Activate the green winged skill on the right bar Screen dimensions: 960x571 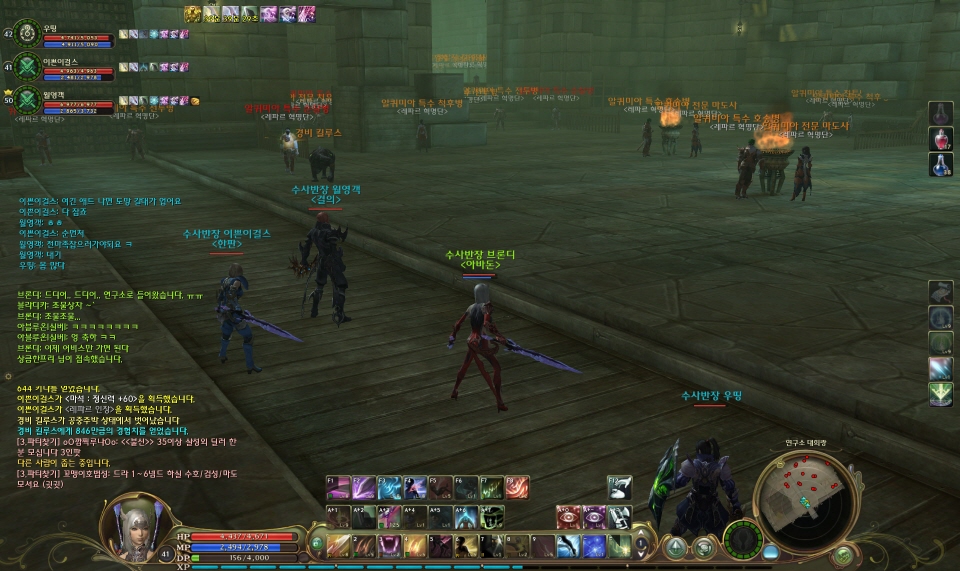point(941,394)
